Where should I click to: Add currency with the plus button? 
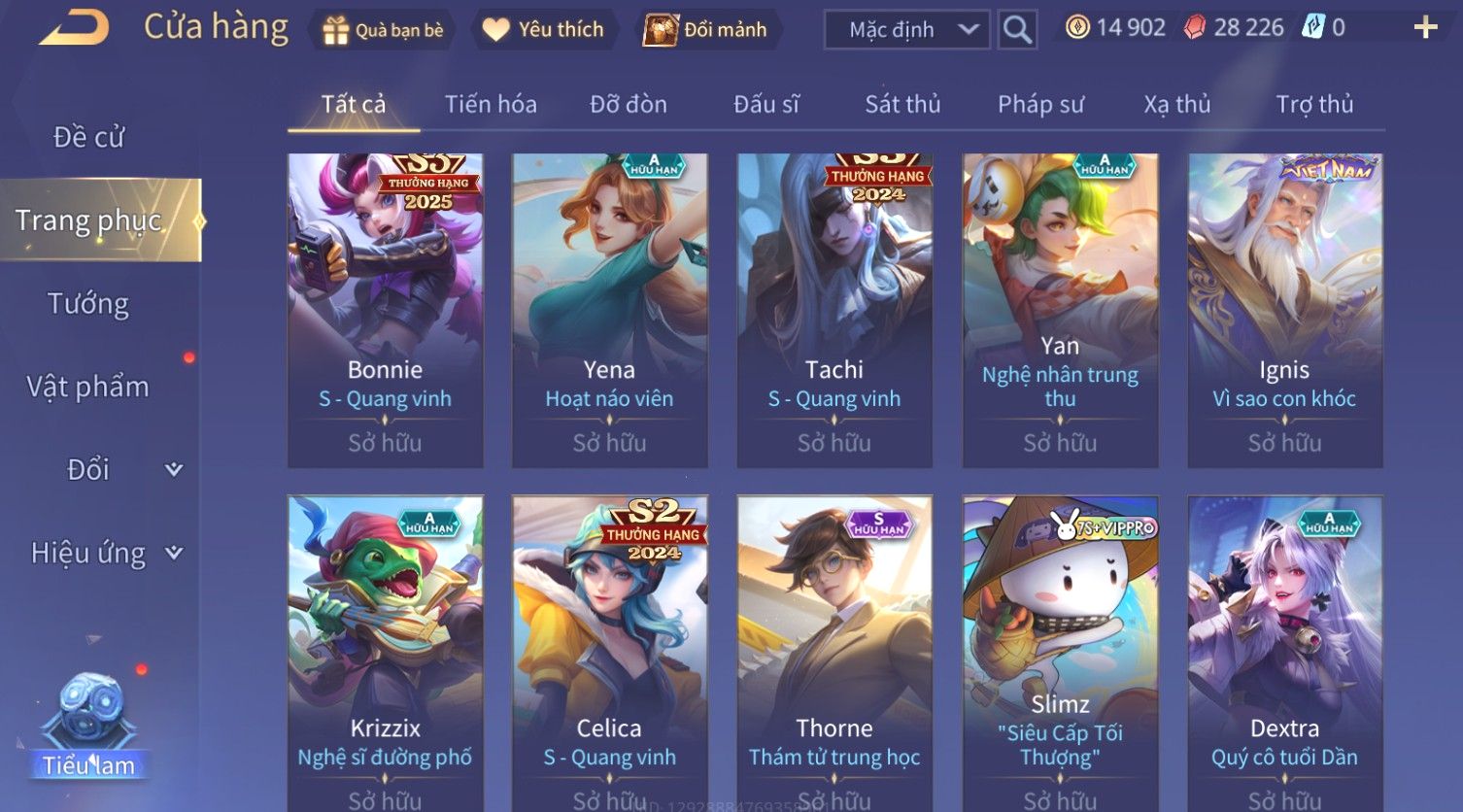[x=1425, y=27]
